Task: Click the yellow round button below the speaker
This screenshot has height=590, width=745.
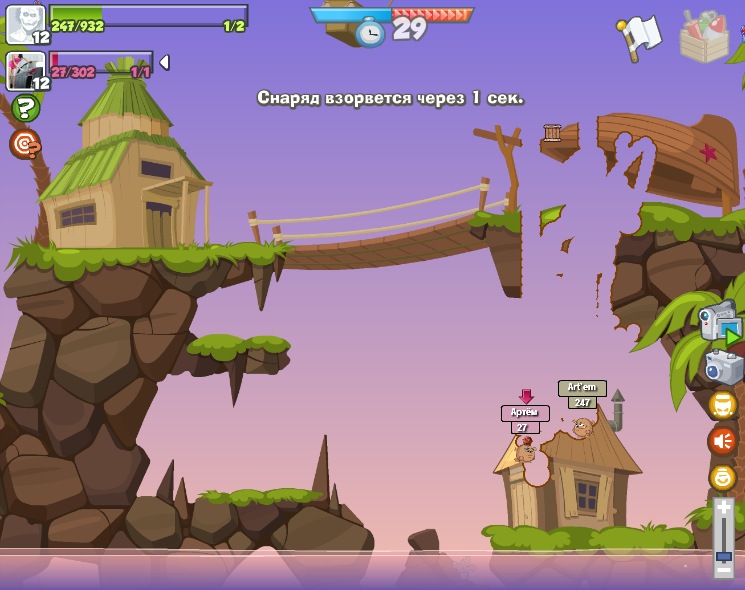Action: tap(722, 477)
